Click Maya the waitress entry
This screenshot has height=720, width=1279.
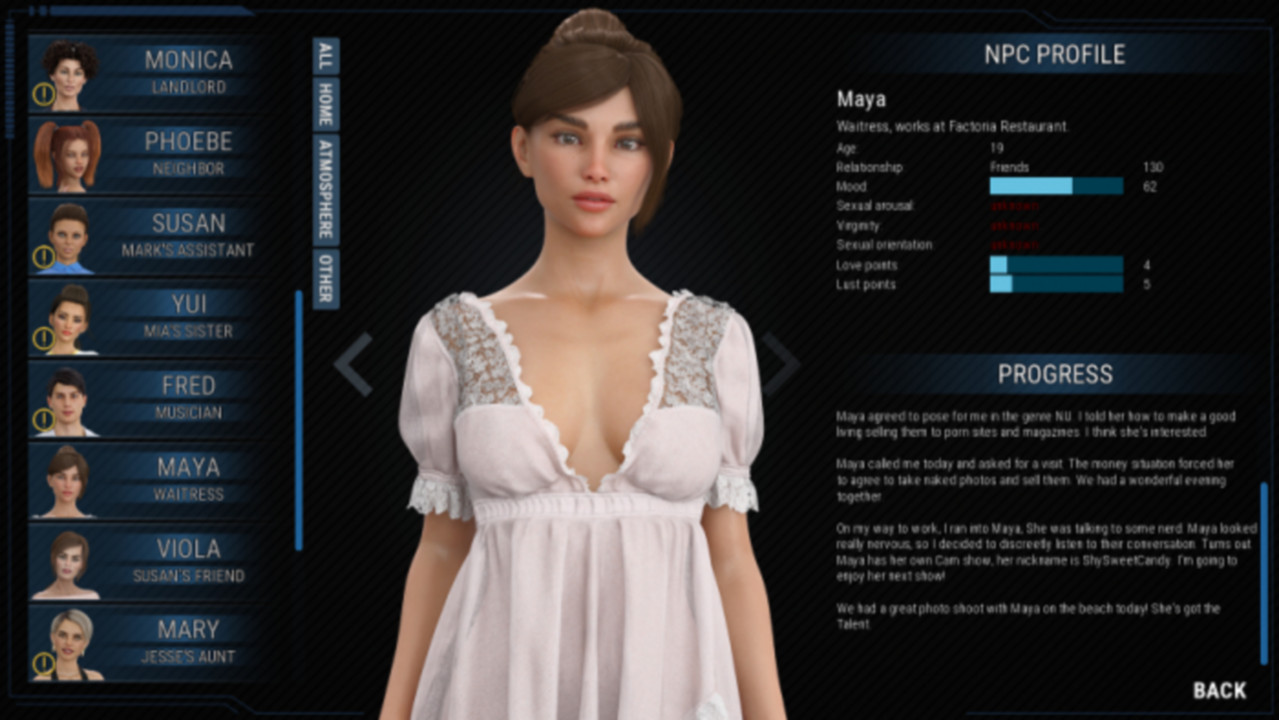click(x=150, y=480)
